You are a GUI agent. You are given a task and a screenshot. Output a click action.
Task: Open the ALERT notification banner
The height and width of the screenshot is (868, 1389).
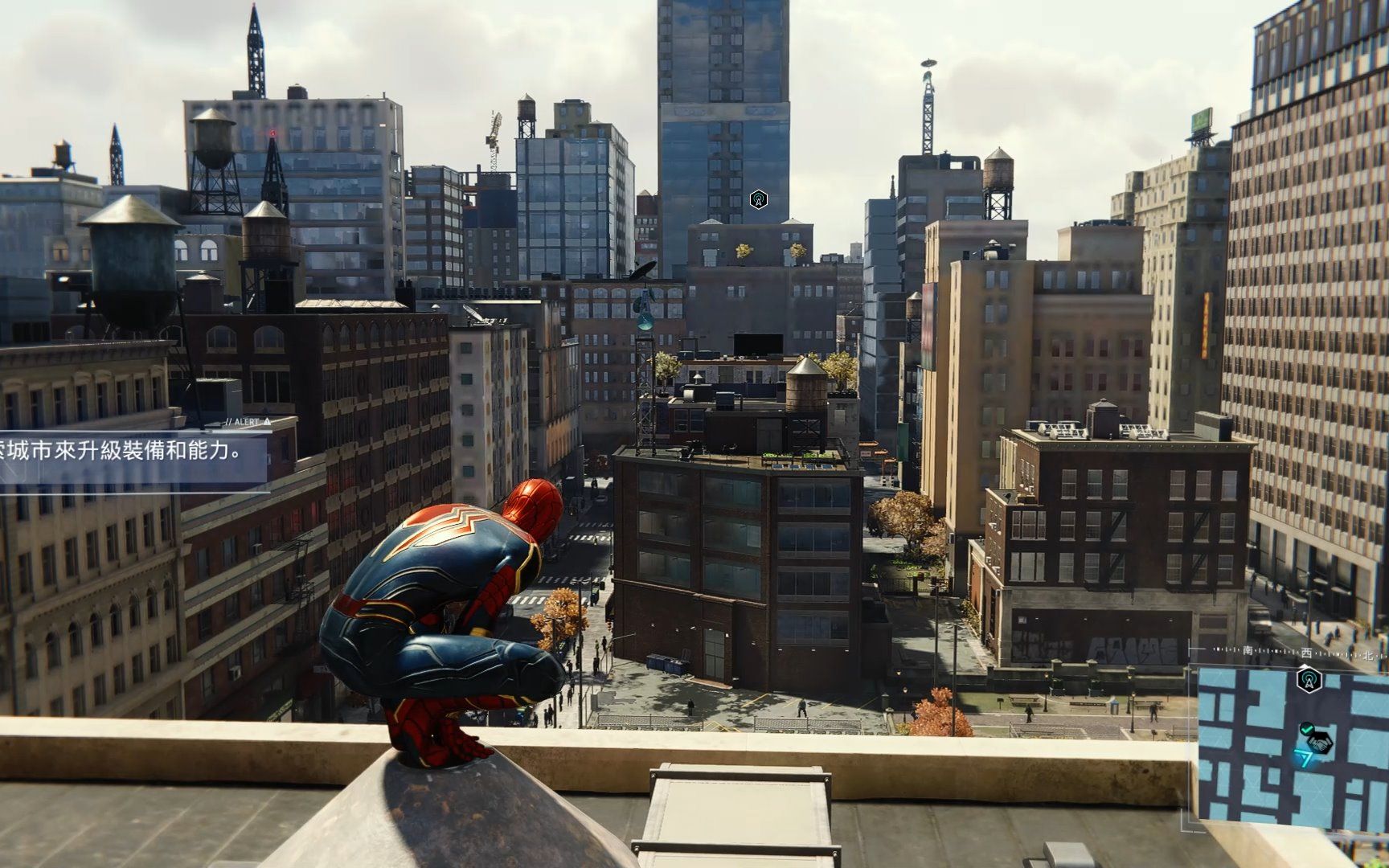click(x=133, y=456)
